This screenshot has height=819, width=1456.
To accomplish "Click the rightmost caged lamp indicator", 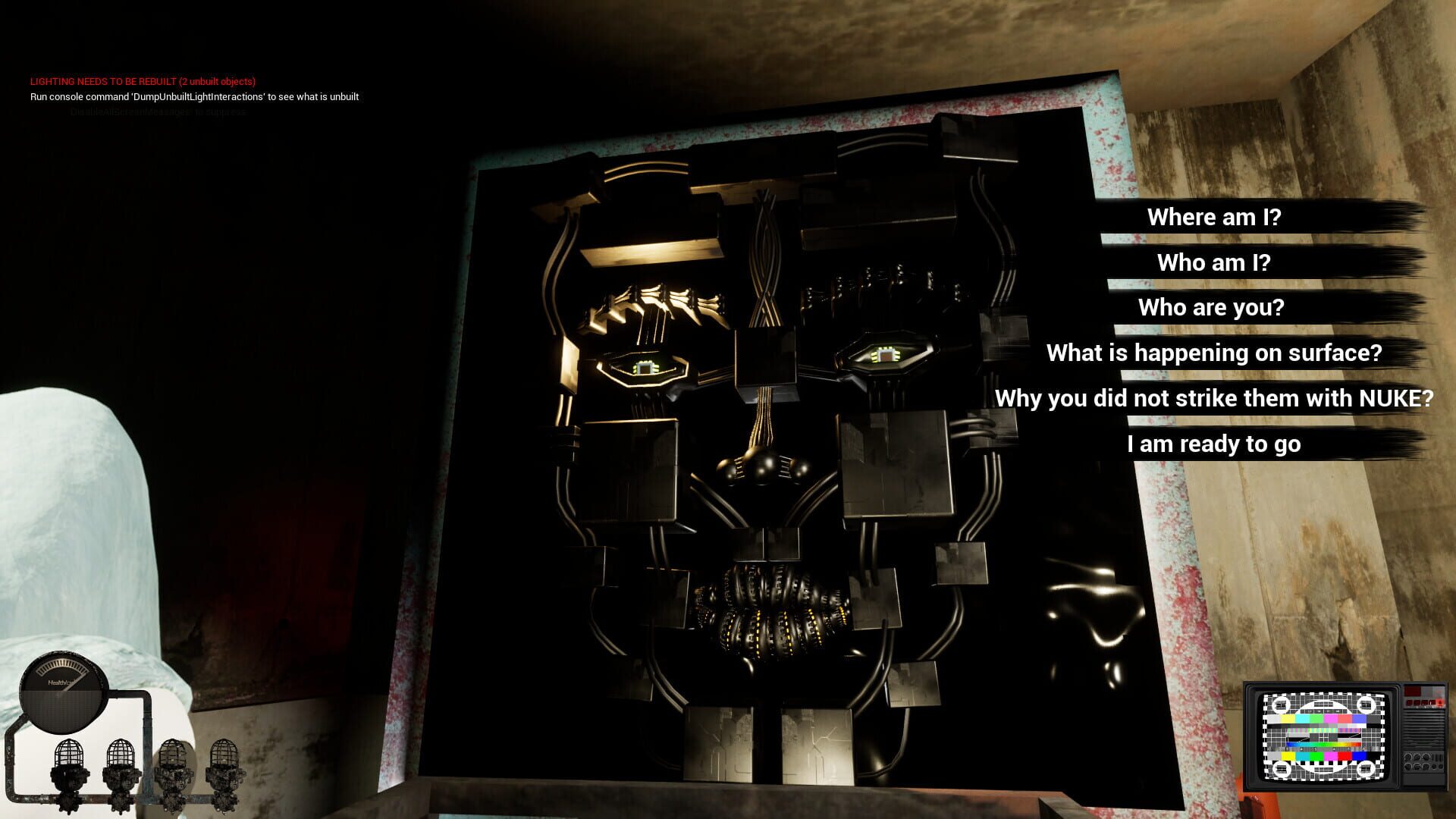I will click(225, 758).
